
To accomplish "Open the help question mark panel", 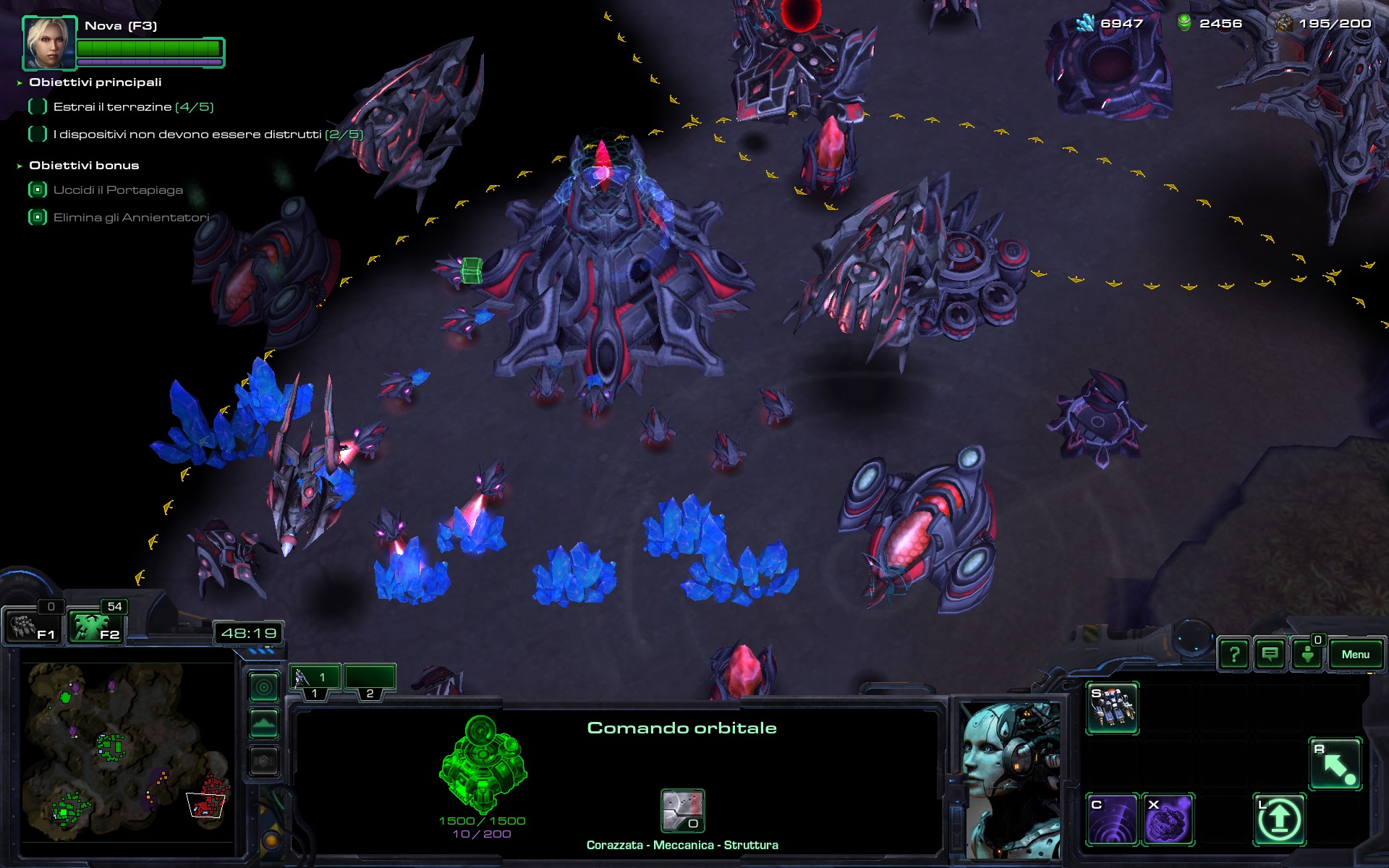I will [1234, 655].
